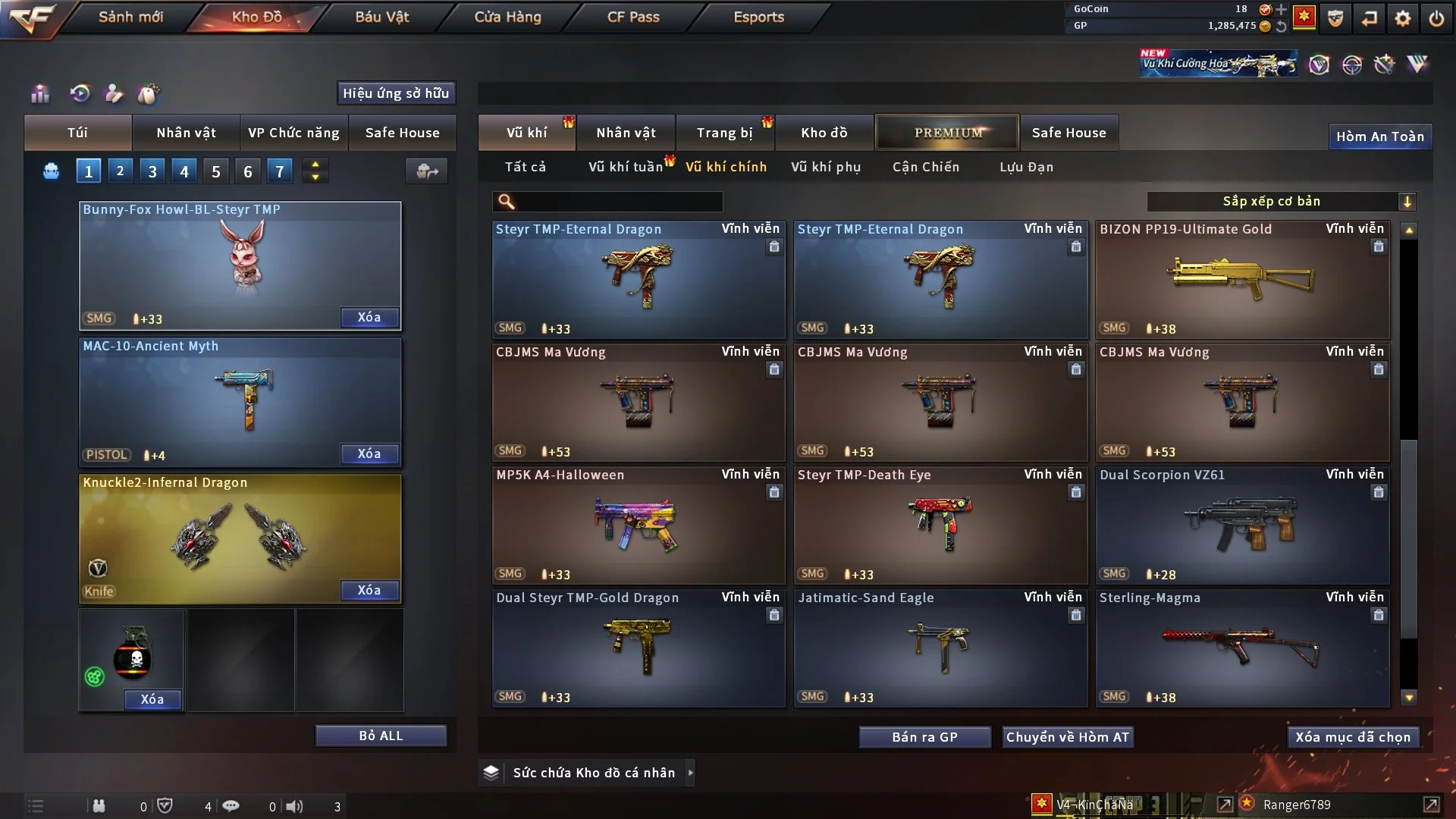Select the Sterling-Magma weapon card

[x=1242, y=648]
